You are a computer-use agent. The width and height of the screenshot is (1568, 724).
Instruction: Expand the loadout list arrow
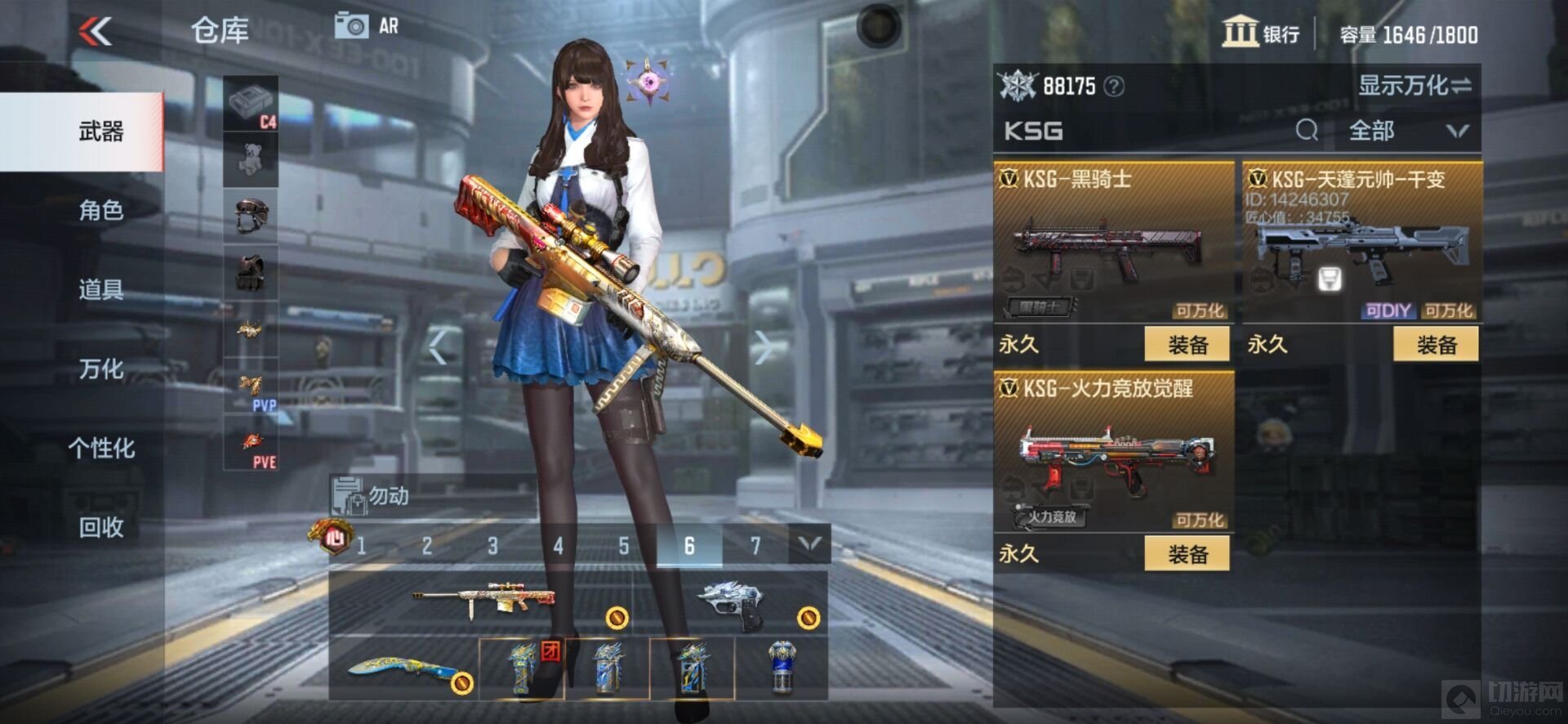808,544
